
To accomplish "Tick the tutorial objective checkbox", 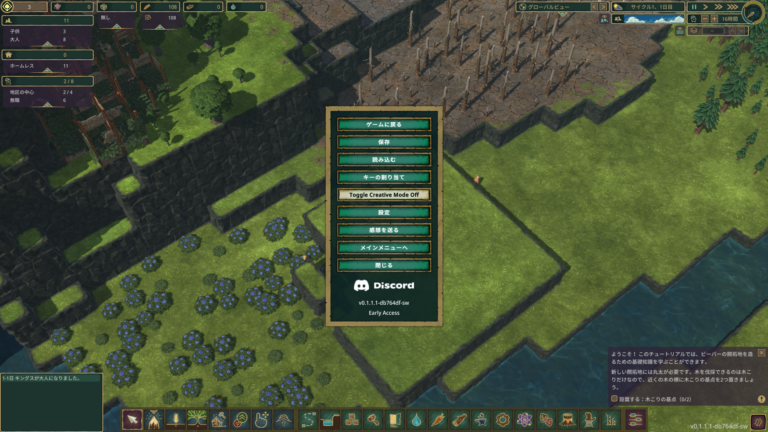I will (612, 398).
